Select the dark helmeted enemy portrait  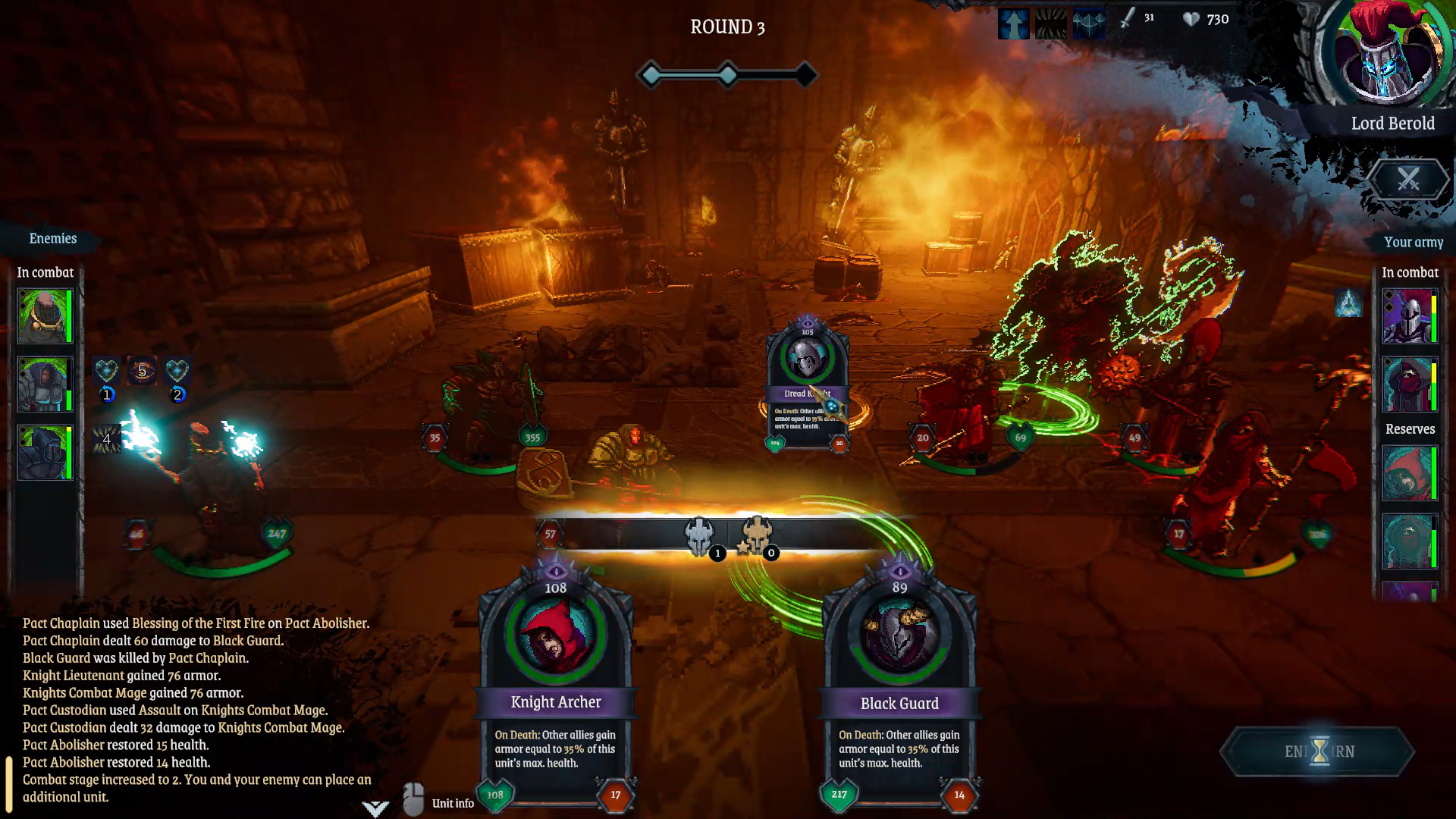(x=44, y=453)
